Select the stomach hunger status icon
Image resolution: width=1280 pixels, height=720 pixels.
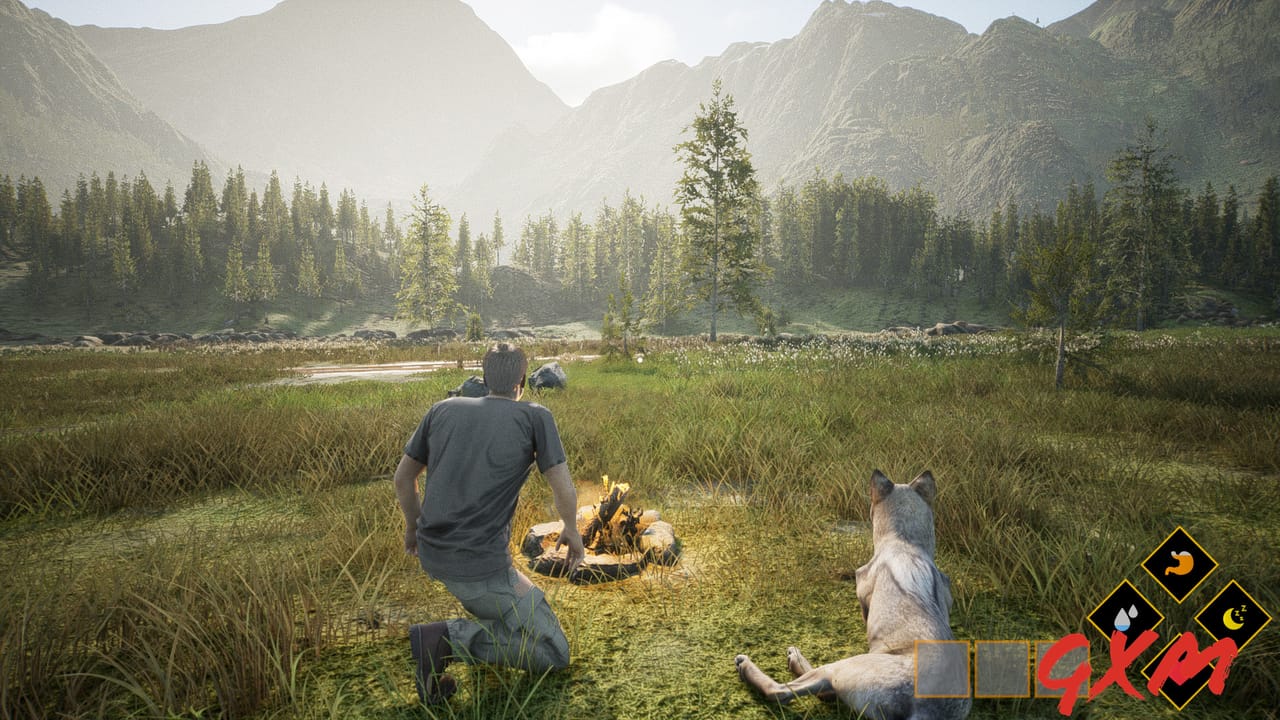1180,562
